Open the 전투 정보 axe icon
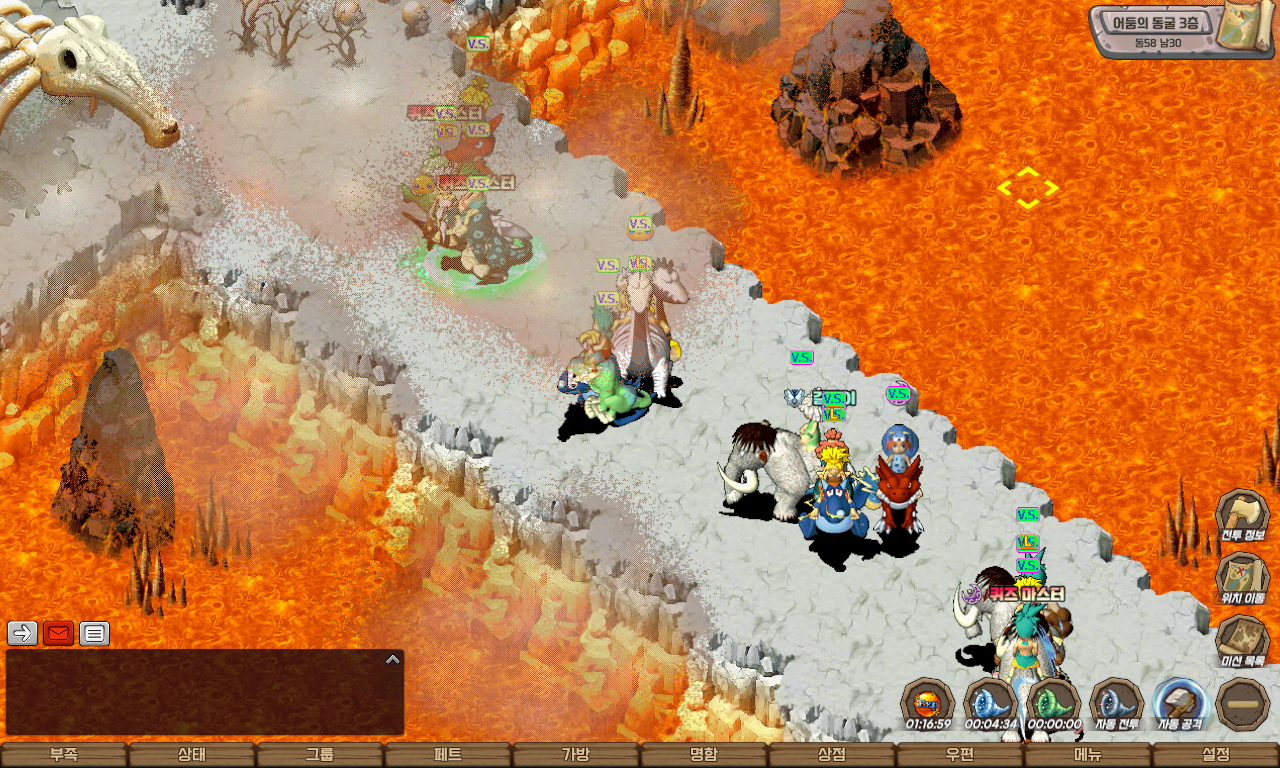Image resolution: width=1280 pixels, height=768 pixels. (x=1243, y=515)
